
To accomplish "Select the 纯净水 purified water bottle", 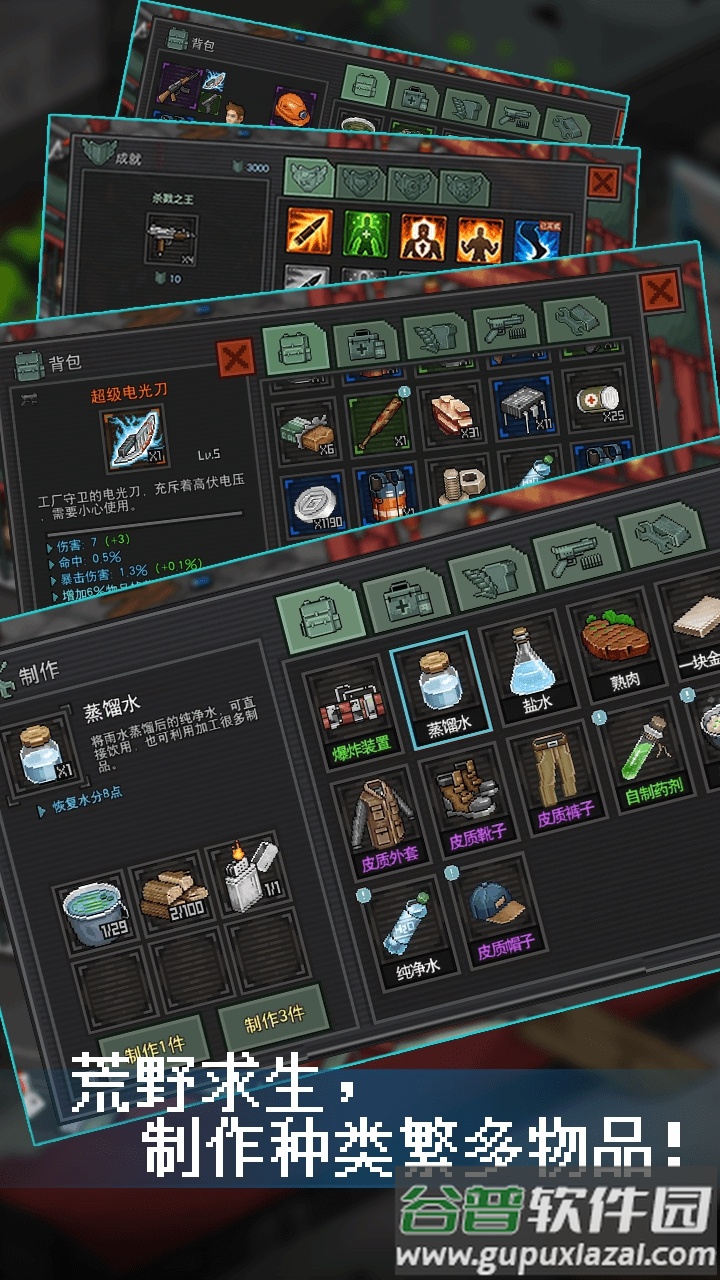I will 408,930.
